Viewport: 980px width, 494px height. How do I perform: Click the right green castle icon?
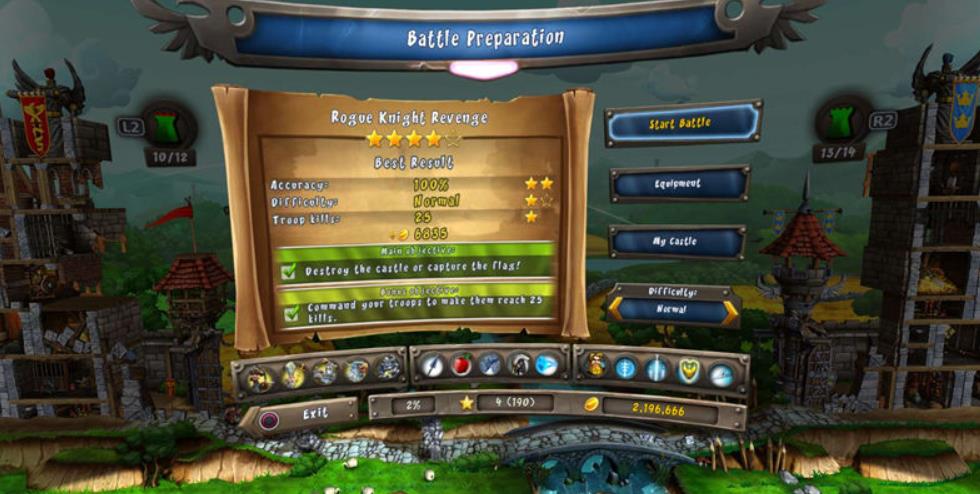[840, 120]
